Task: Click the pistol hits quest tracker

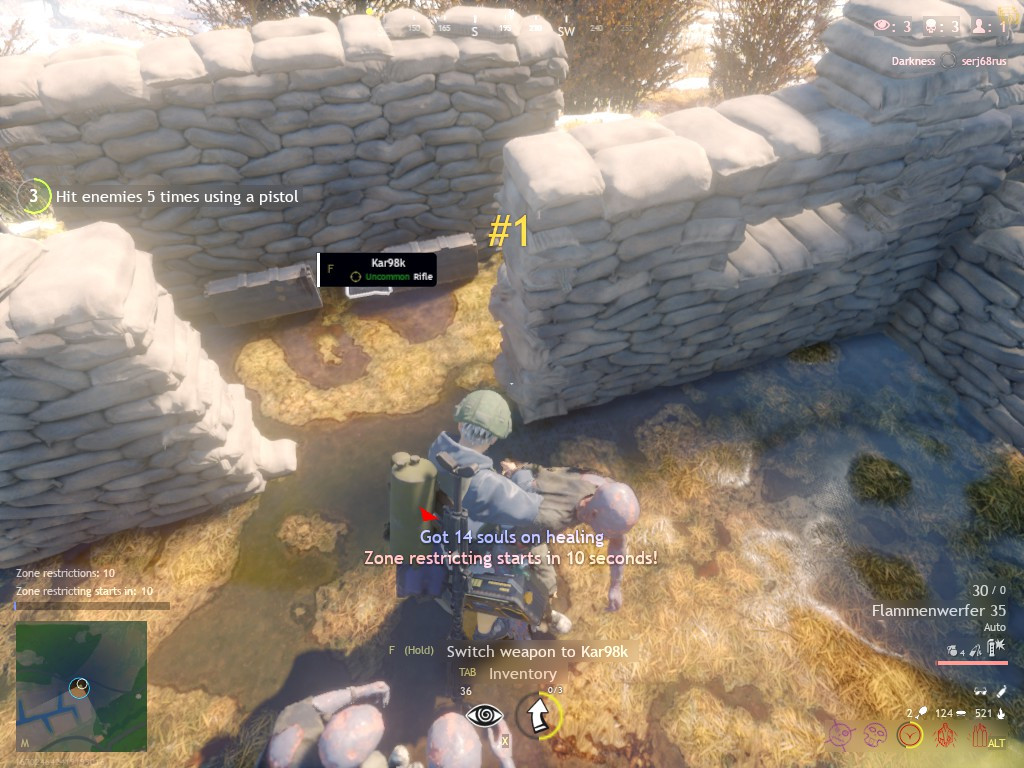Action: pyautogui.click(x=177, y=197)
